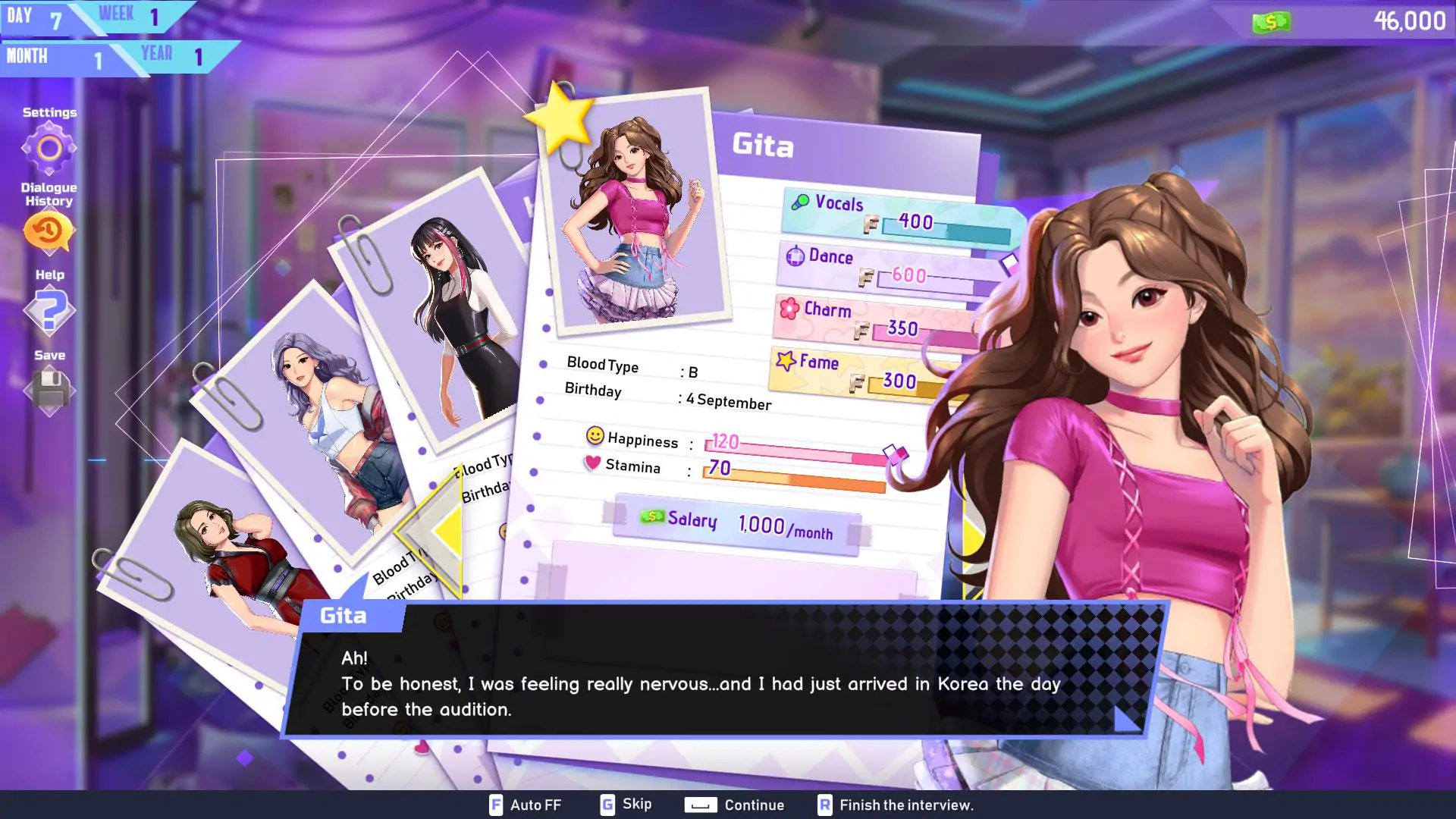Click the yellow left arrow on profiles

coord(444,531)
